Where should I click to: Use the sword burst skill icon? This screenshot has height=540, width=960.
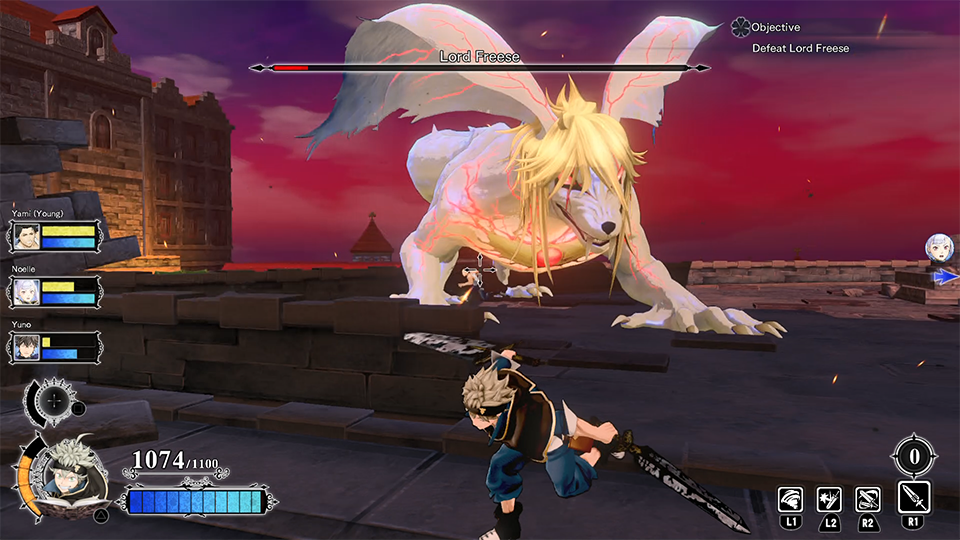click(829, 499)
